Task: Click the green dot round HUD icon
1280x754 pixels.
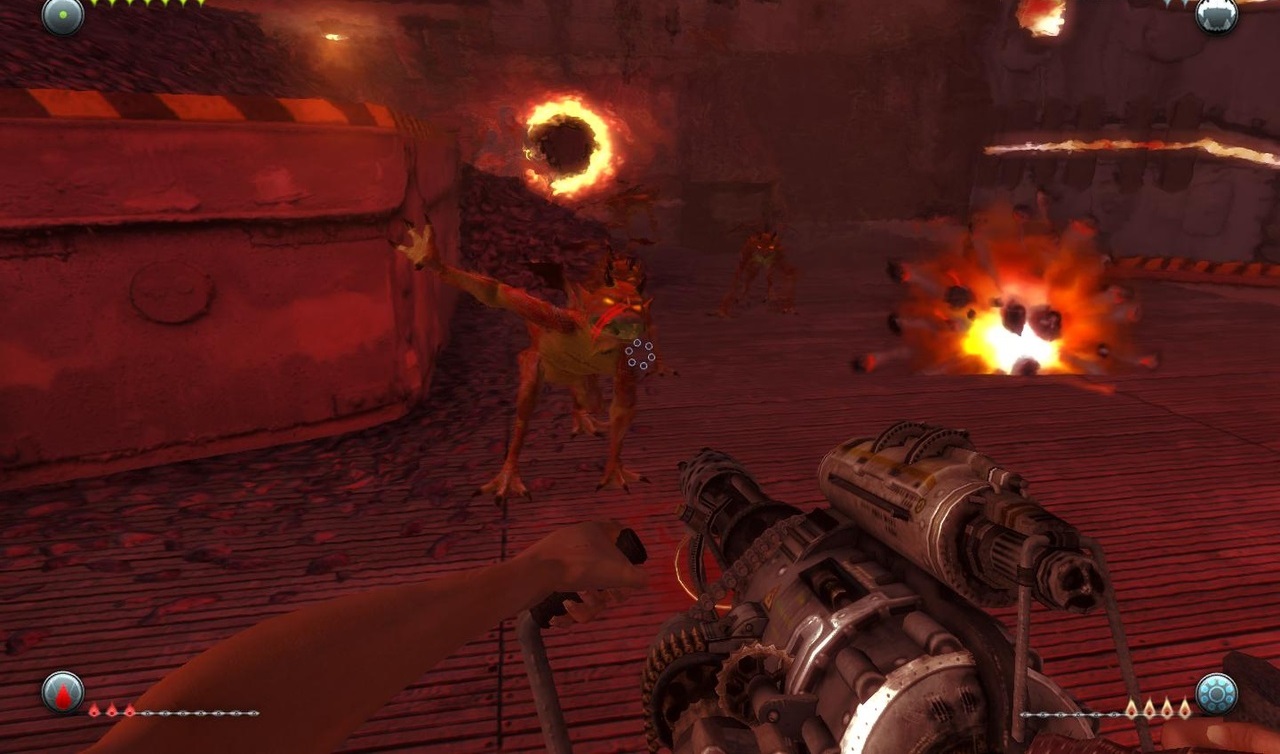Action: coord(62,15)
